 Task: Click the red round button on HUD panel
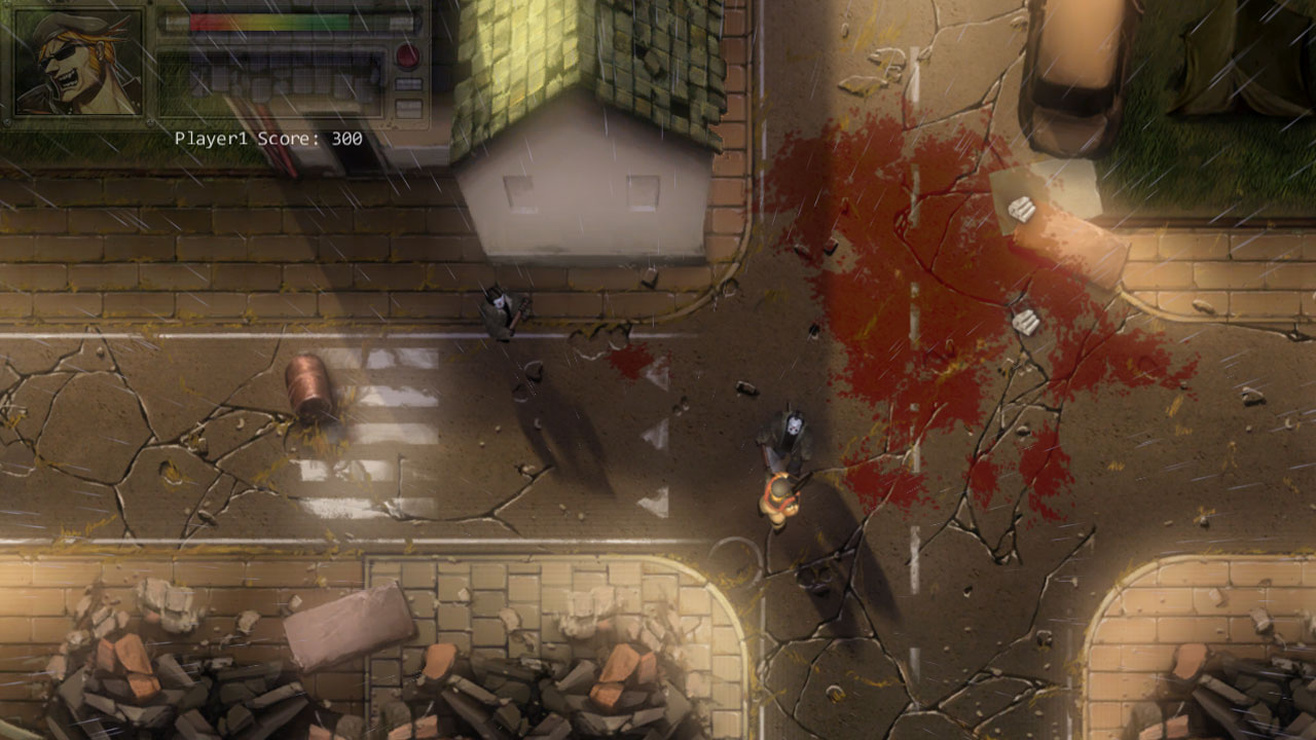tap(407, 56)
